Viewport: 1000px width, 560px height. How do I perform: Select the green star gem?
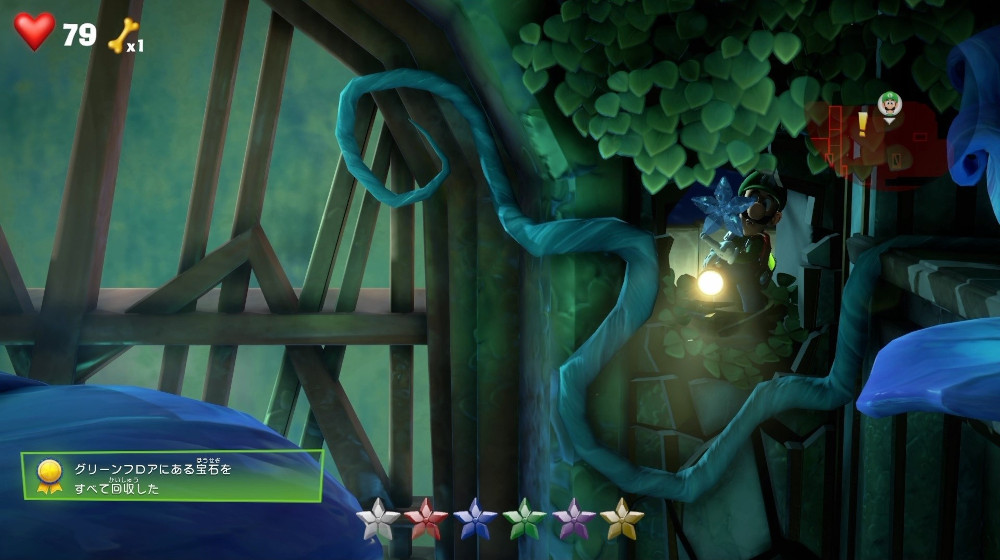[x=524, y=519]
